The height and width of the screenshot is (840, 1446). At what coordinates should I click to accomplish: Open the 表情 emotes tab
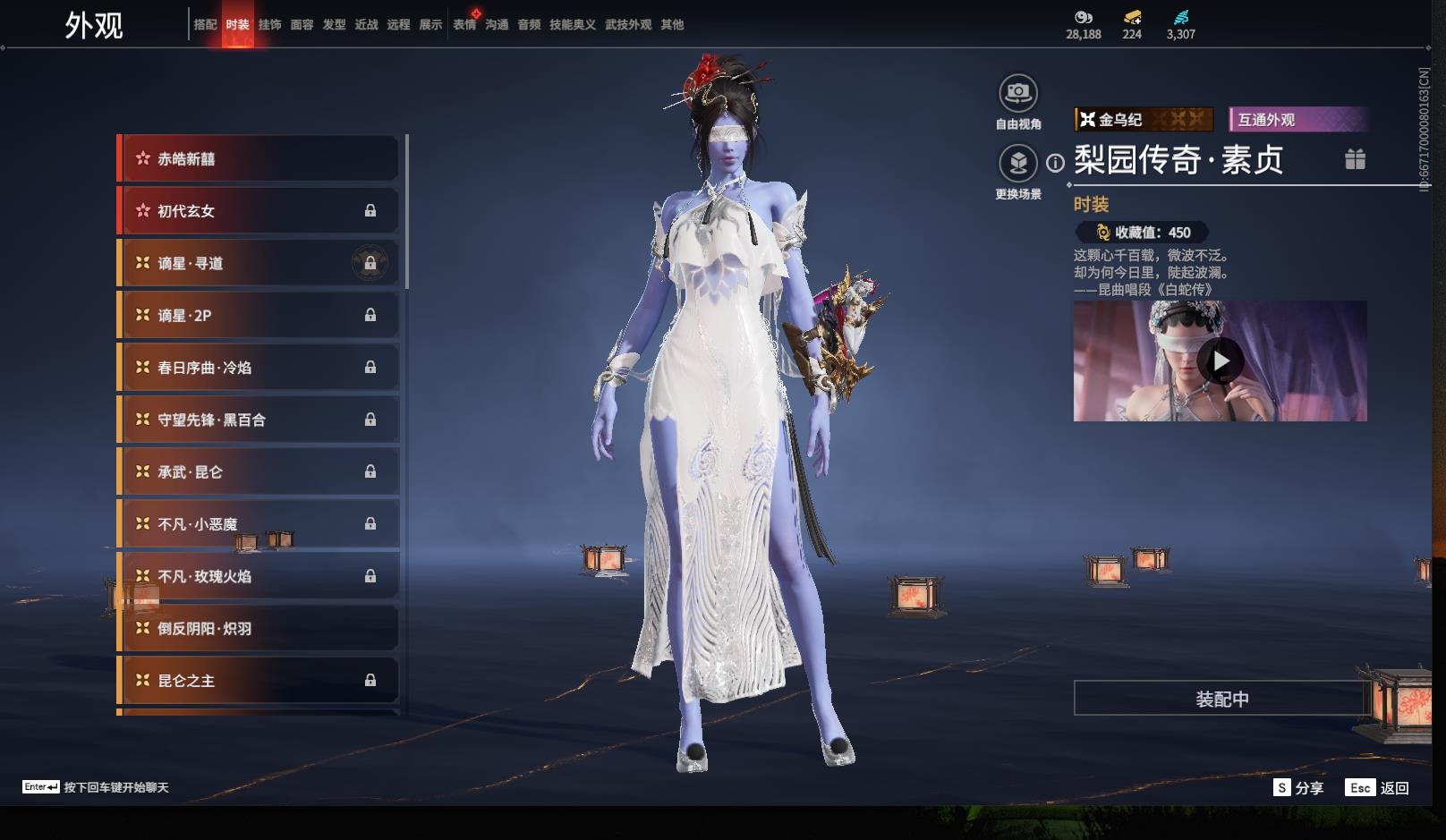(x=464, y=25)
